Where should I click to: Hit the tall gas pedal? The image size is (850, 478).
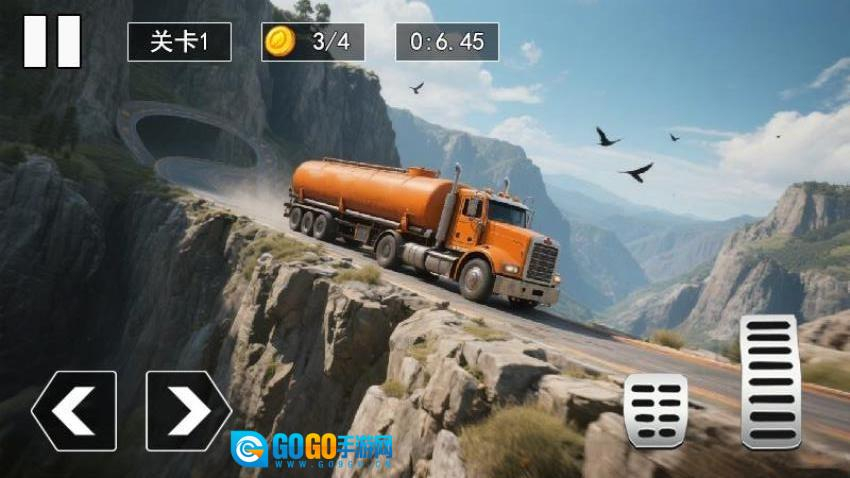pyautogui.click(x=769, y=381)
